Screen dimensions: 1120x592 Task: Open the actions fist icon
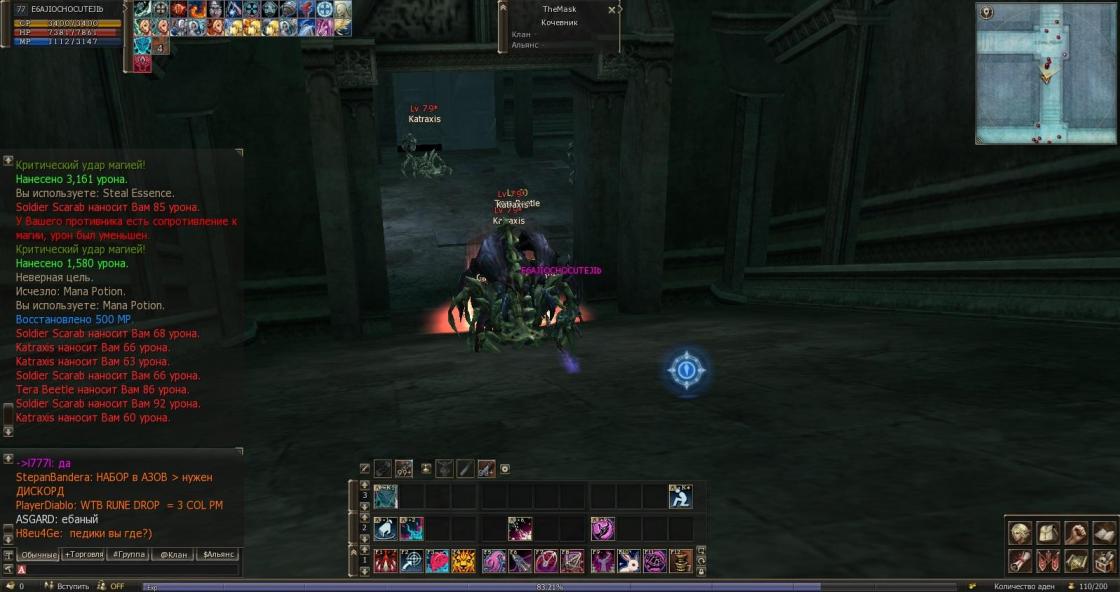[1076, 533]
